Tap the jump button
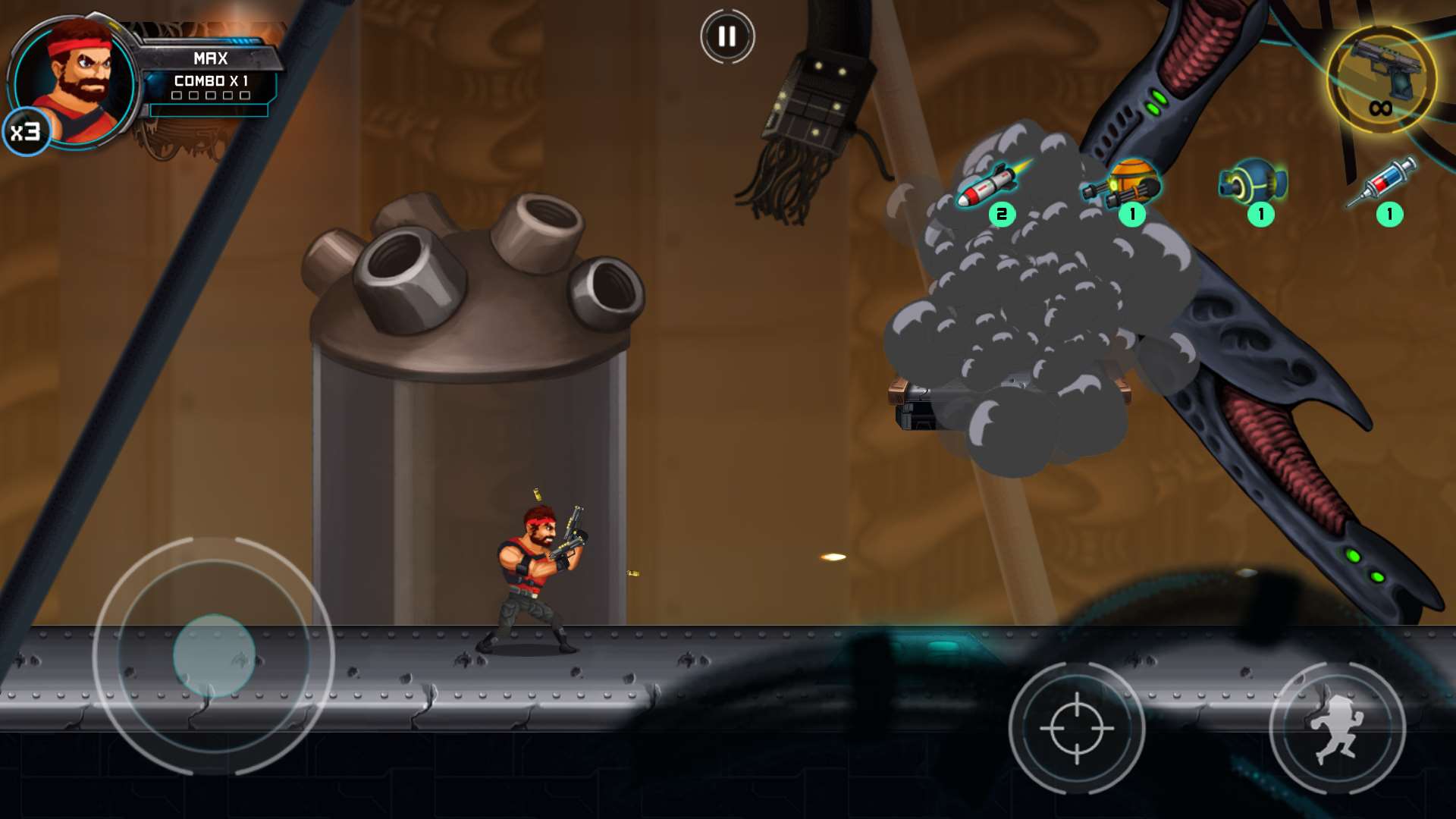This screenshot has height=819, width=1456. point(1337,728)
